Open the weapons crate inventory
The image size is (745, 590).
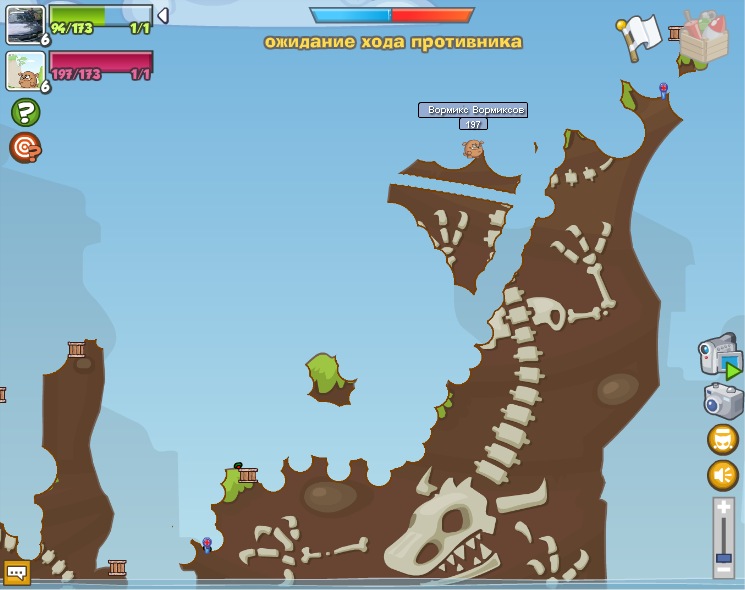704,36
